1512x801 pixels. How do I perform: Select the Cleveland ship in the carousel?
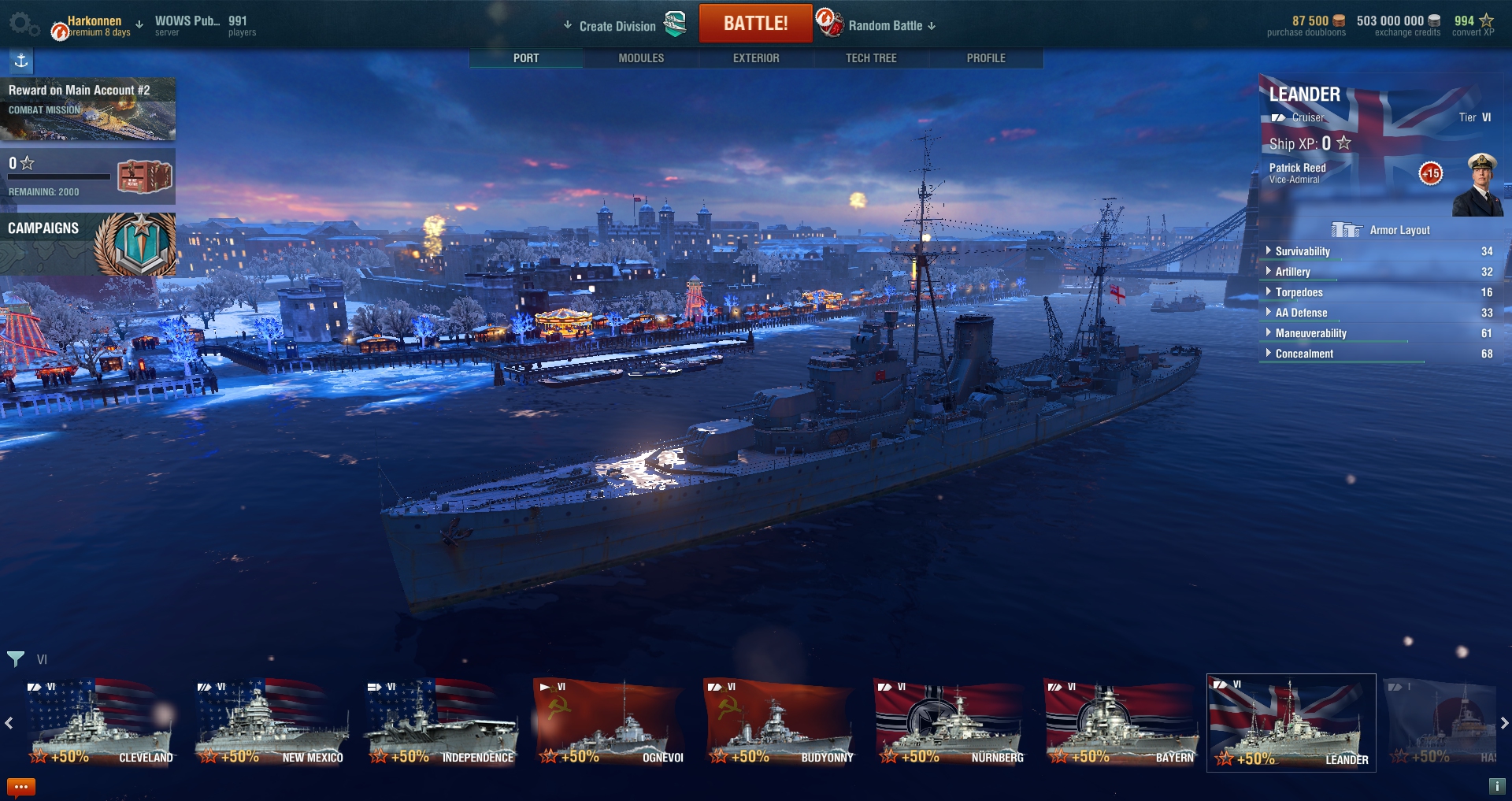(x=101, y=723)
